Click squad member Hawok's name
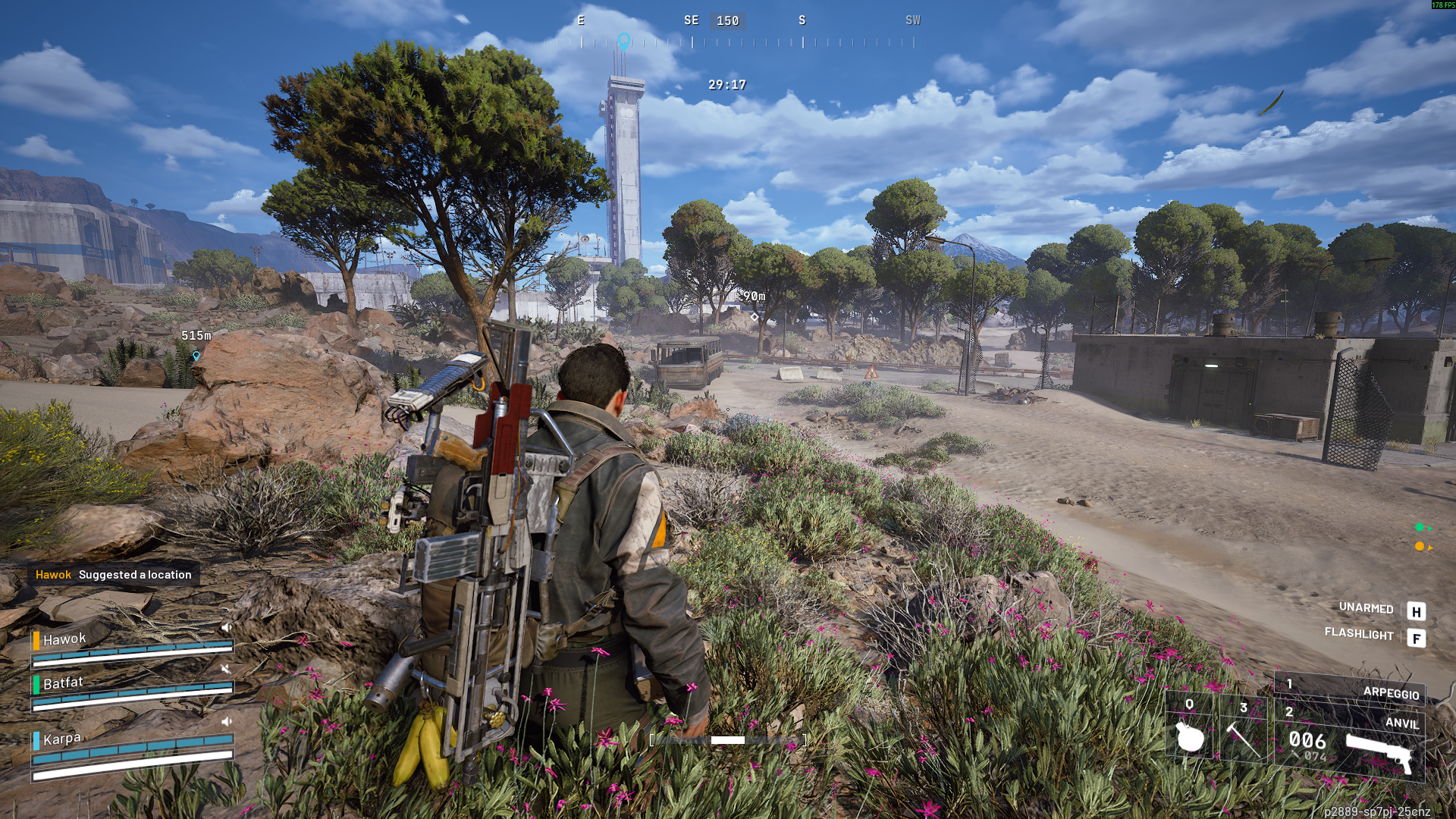Viewport: 1456px width, 819px height. point(64,639)
